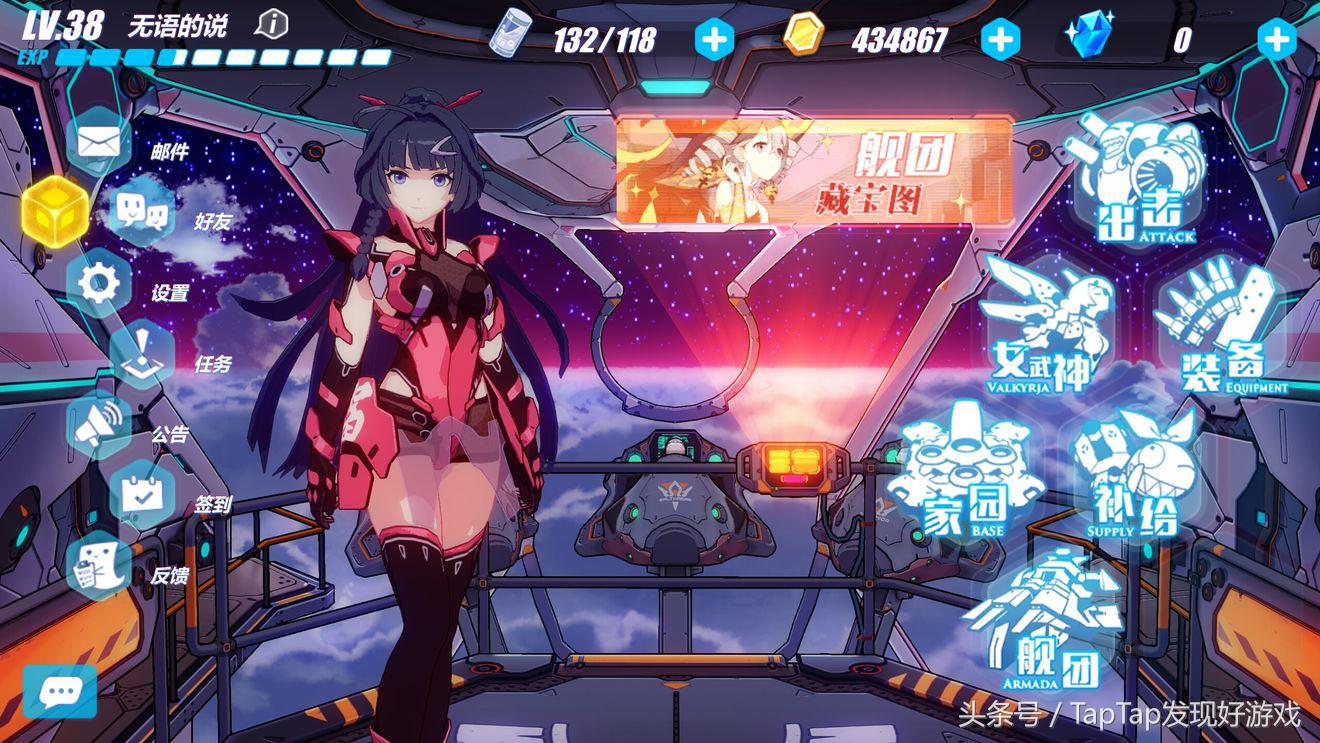Open the 反馈 feedback form
The height and width of the screenshot is (743, 1320).
coord(99,566)
